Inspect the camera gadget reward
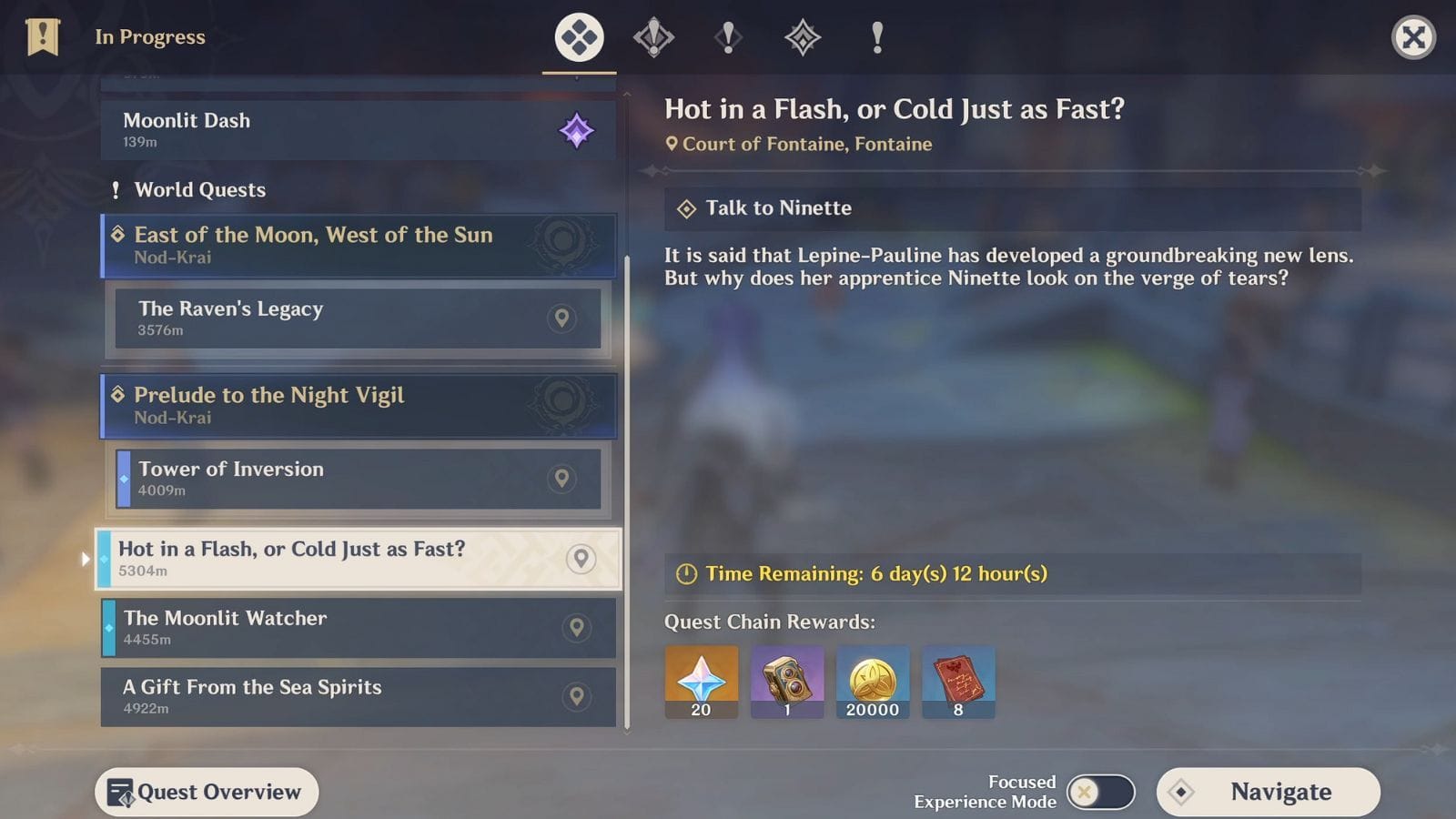 coord(787,682)
